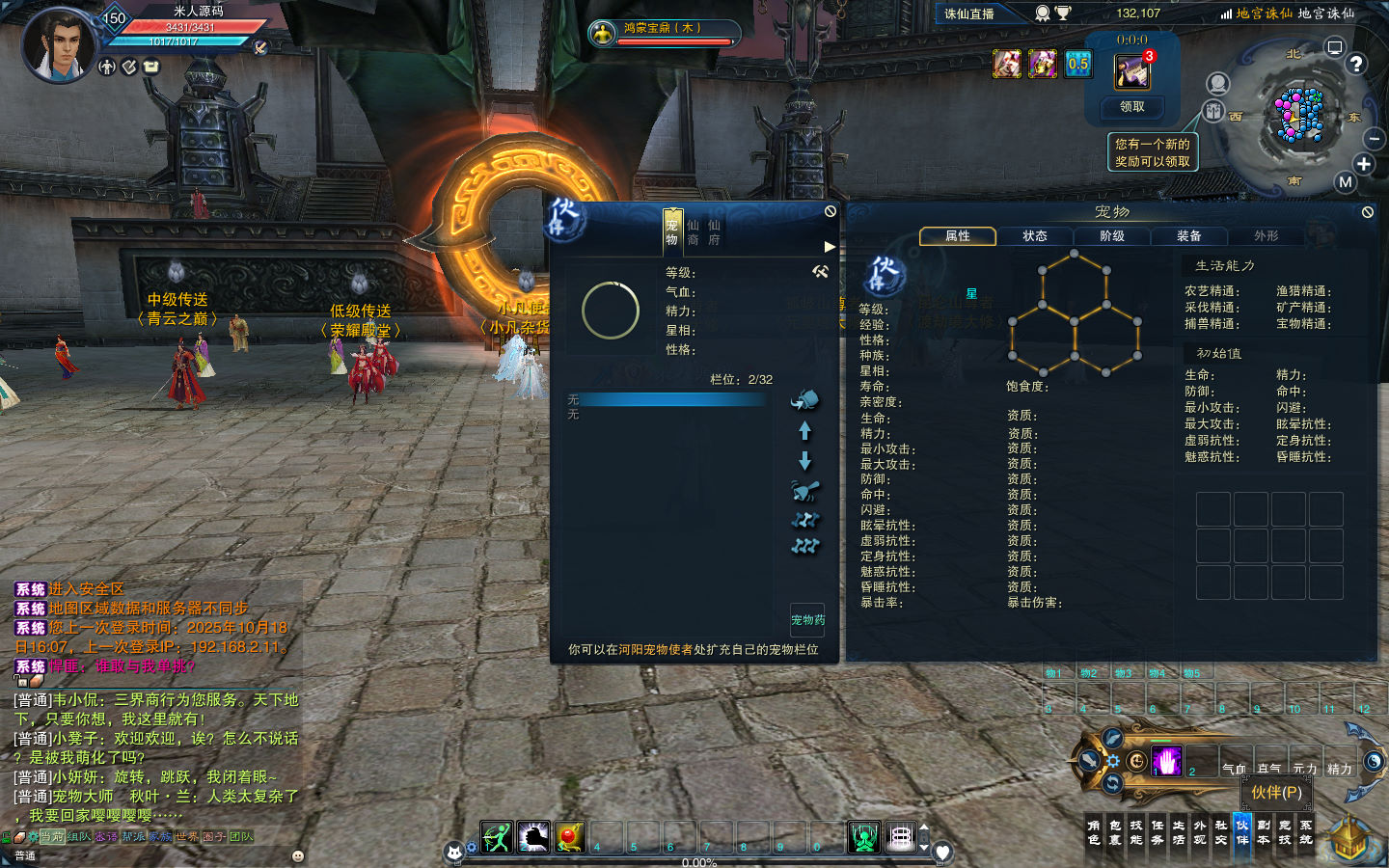The image size is (1389, 868).
Task: Close the 伙伴 companion list window
Action: (831, 211)
